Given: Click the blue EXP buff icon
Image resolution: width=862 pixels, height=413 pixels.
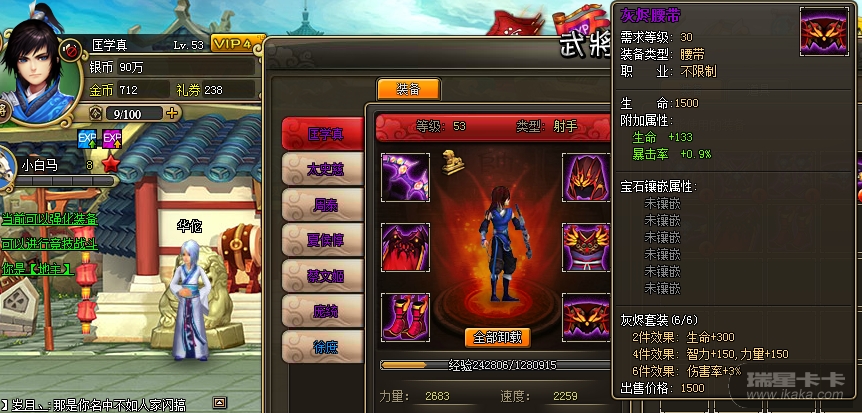Looking at the screenshot, I should (x=87, y=137).
